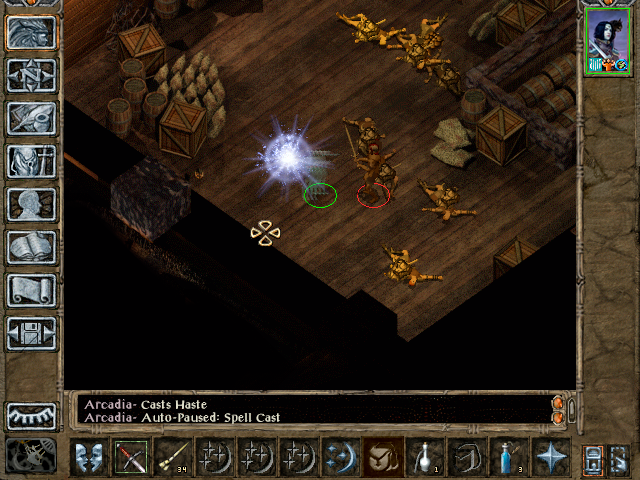
Task: Select the arrow quiver with 34 ammo
Action: pos(173,457)
